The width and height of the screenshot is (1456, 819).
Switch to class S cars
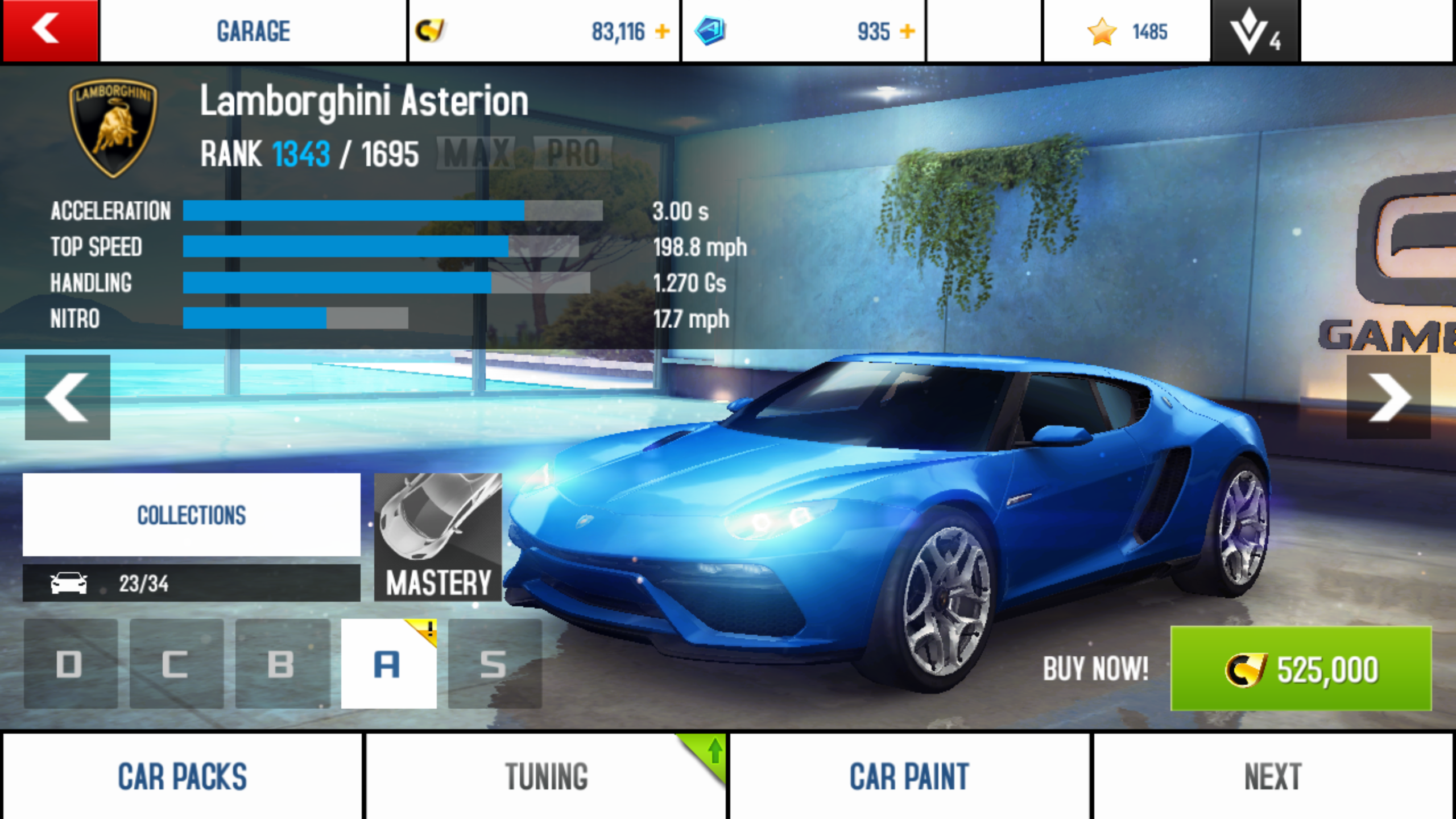494,664
